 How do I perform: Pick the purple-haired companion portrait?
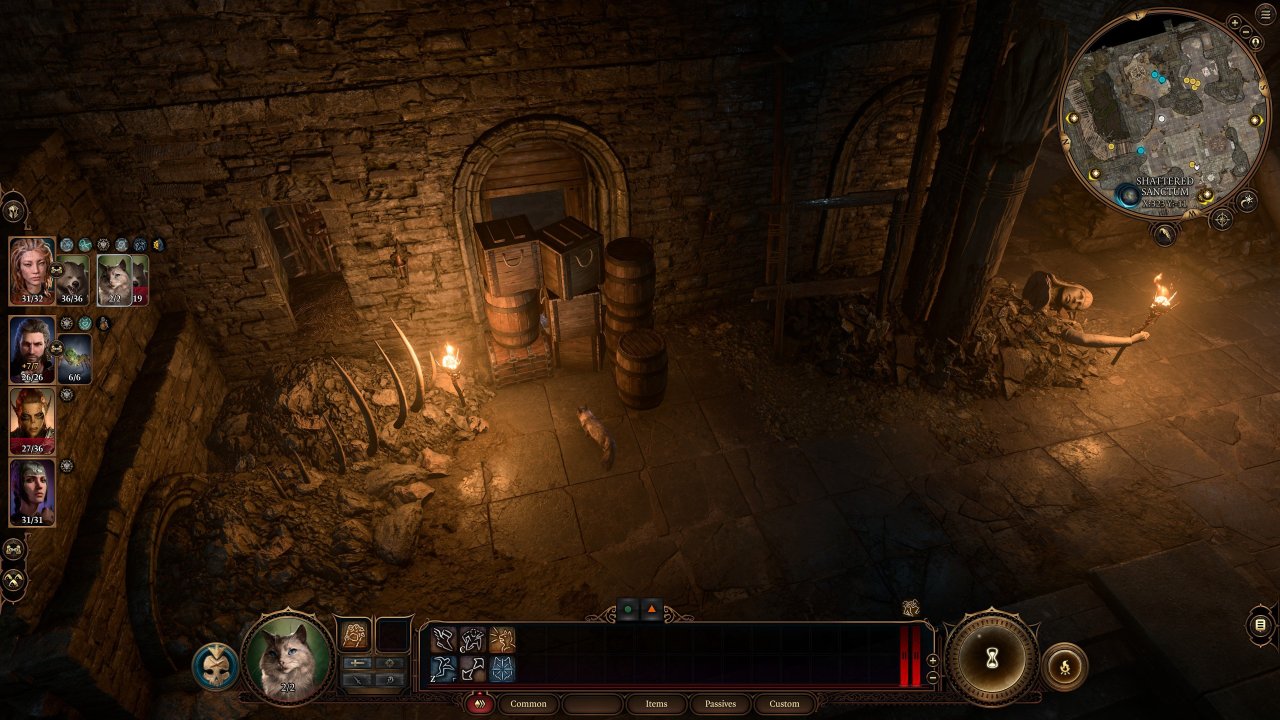[x=31, y=492]
